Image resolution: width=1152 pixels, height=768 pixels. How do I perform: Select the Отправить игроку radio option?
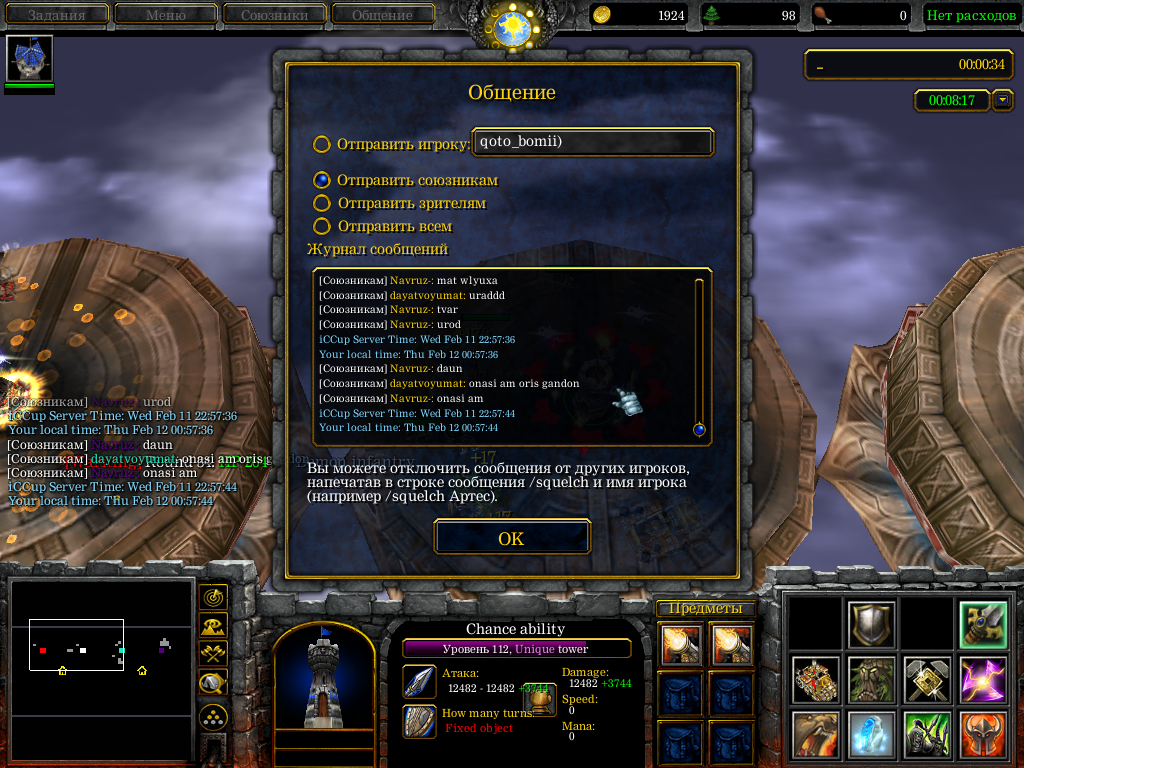click(322, 144)
